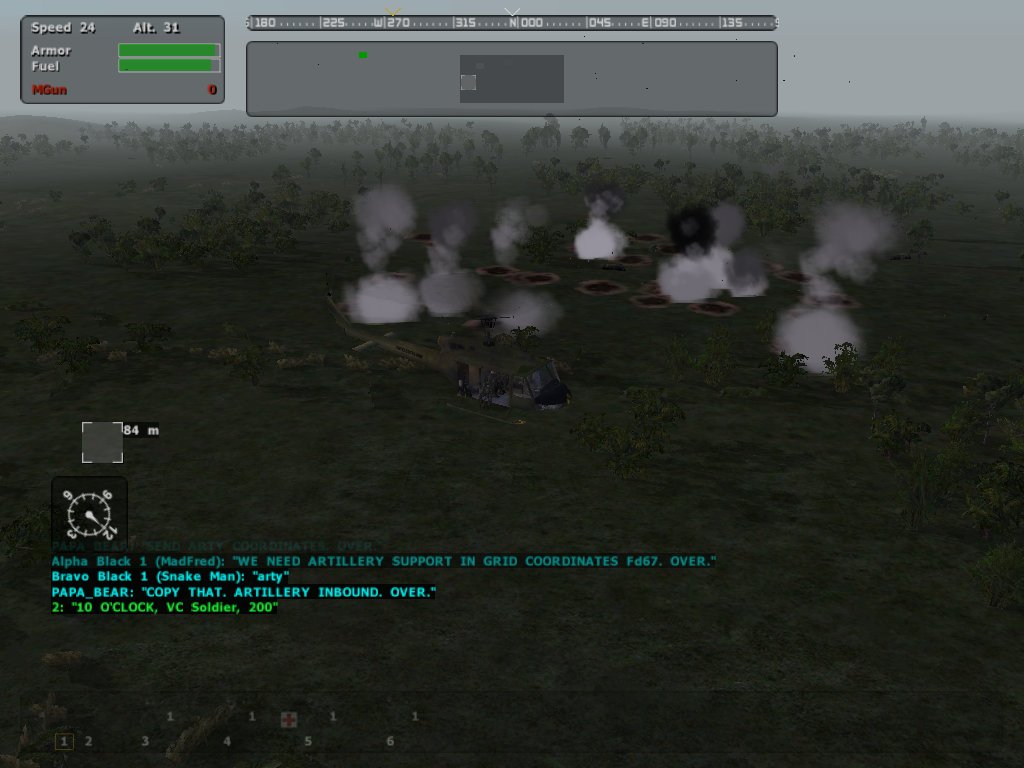The image size is (1024, 768).
Task: Choose squad member number 3
Action: coord(145,741)
